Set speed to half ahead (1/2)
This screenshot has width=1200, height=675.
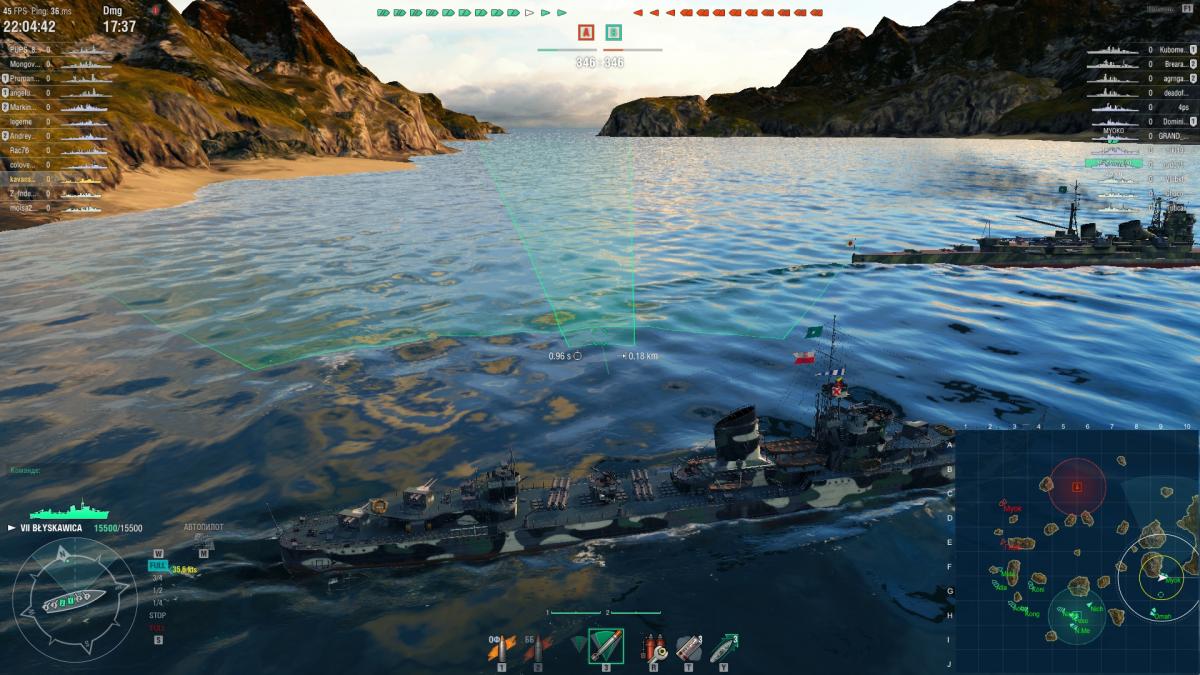(157, 590)
